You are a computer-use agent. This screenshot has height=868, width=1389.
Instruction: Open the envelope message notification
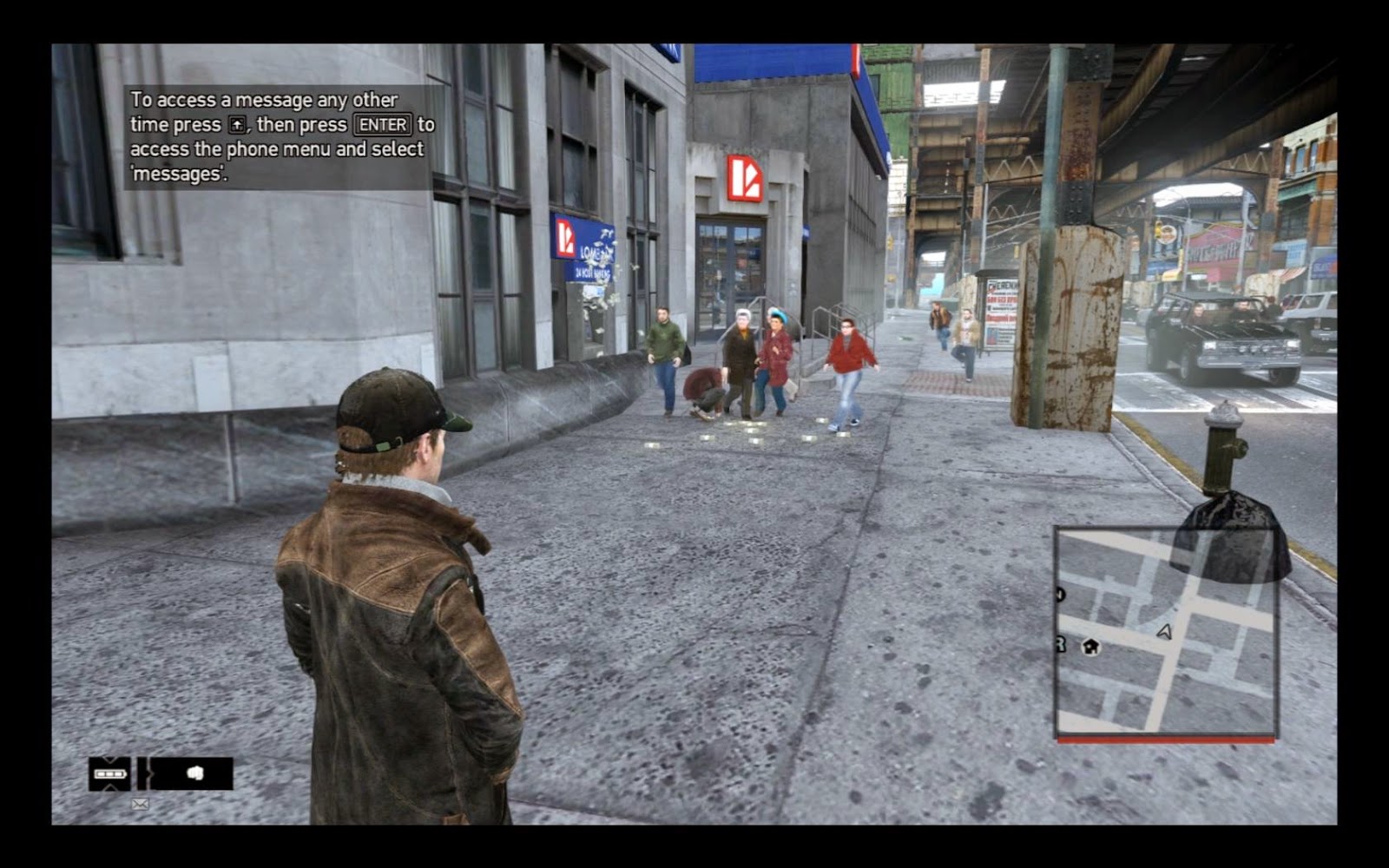140,805
